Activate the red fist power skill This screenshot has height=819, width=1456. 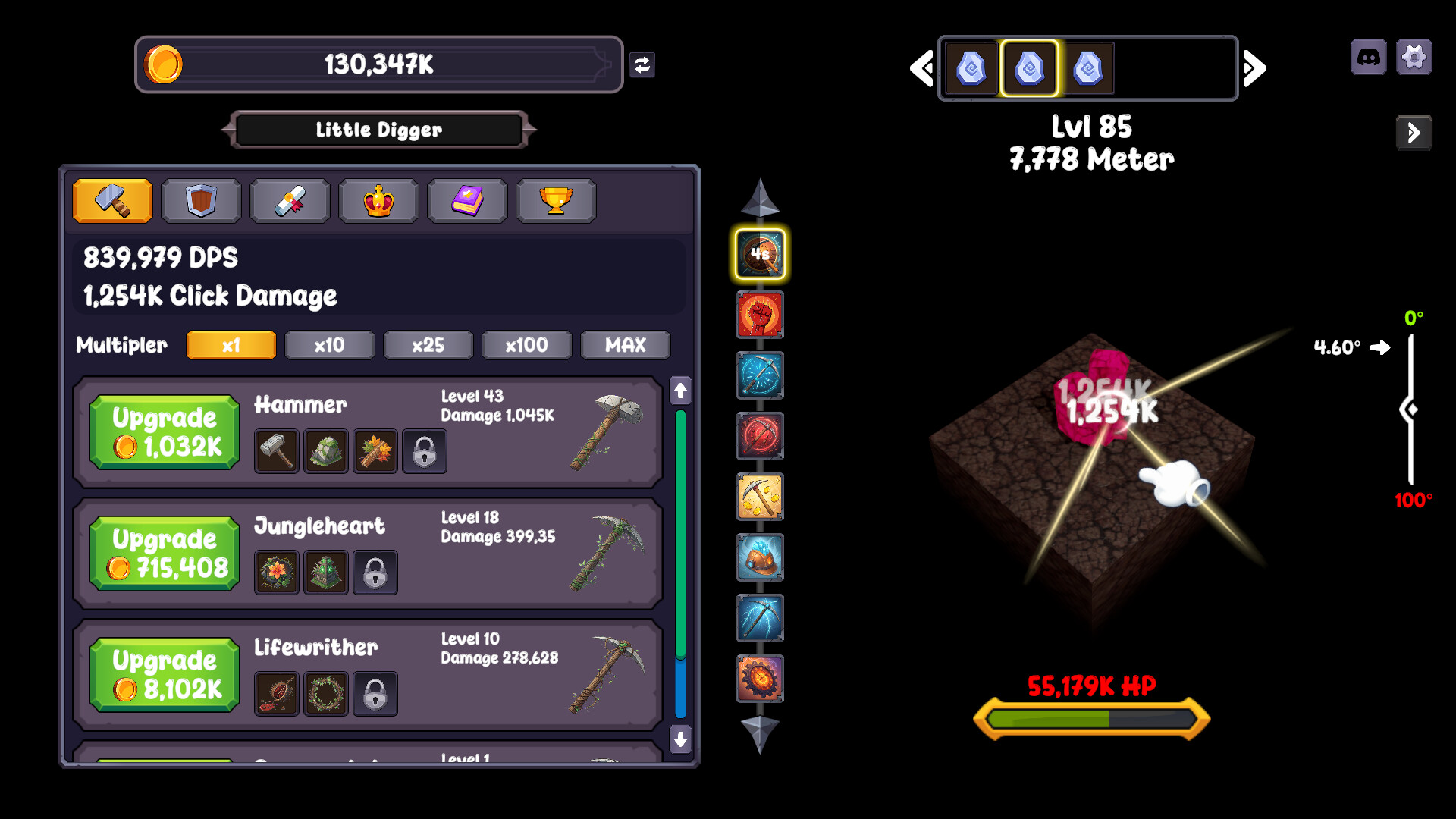(x=760, y=315)
